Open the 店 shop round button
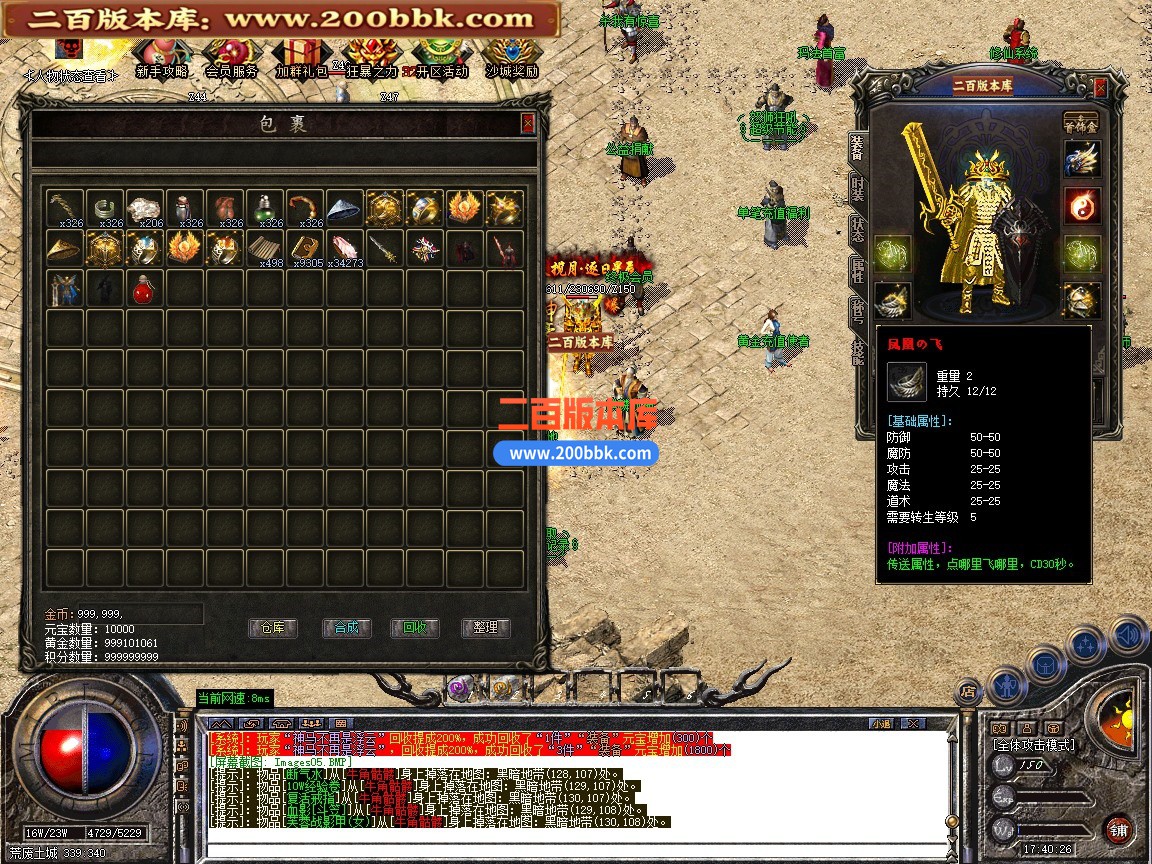The height and width of the screenshot is (864, 1152). point(967,690)
